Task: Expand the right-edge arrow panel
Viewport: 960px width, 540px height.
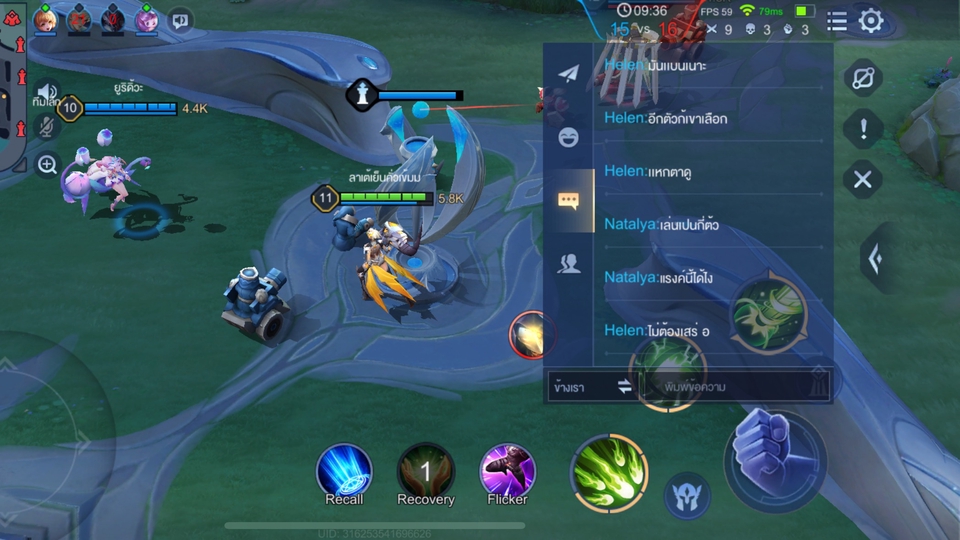Action: click(876, 259)
